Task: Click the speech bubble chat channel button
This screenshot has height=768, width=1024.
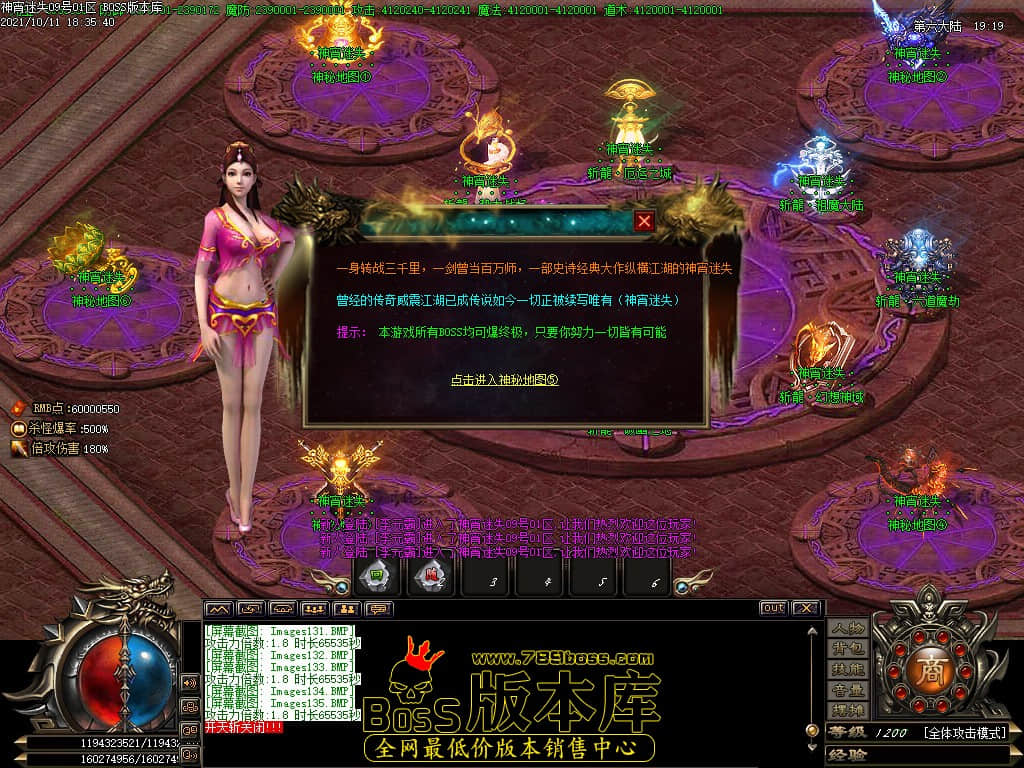Action: [379, 608]
